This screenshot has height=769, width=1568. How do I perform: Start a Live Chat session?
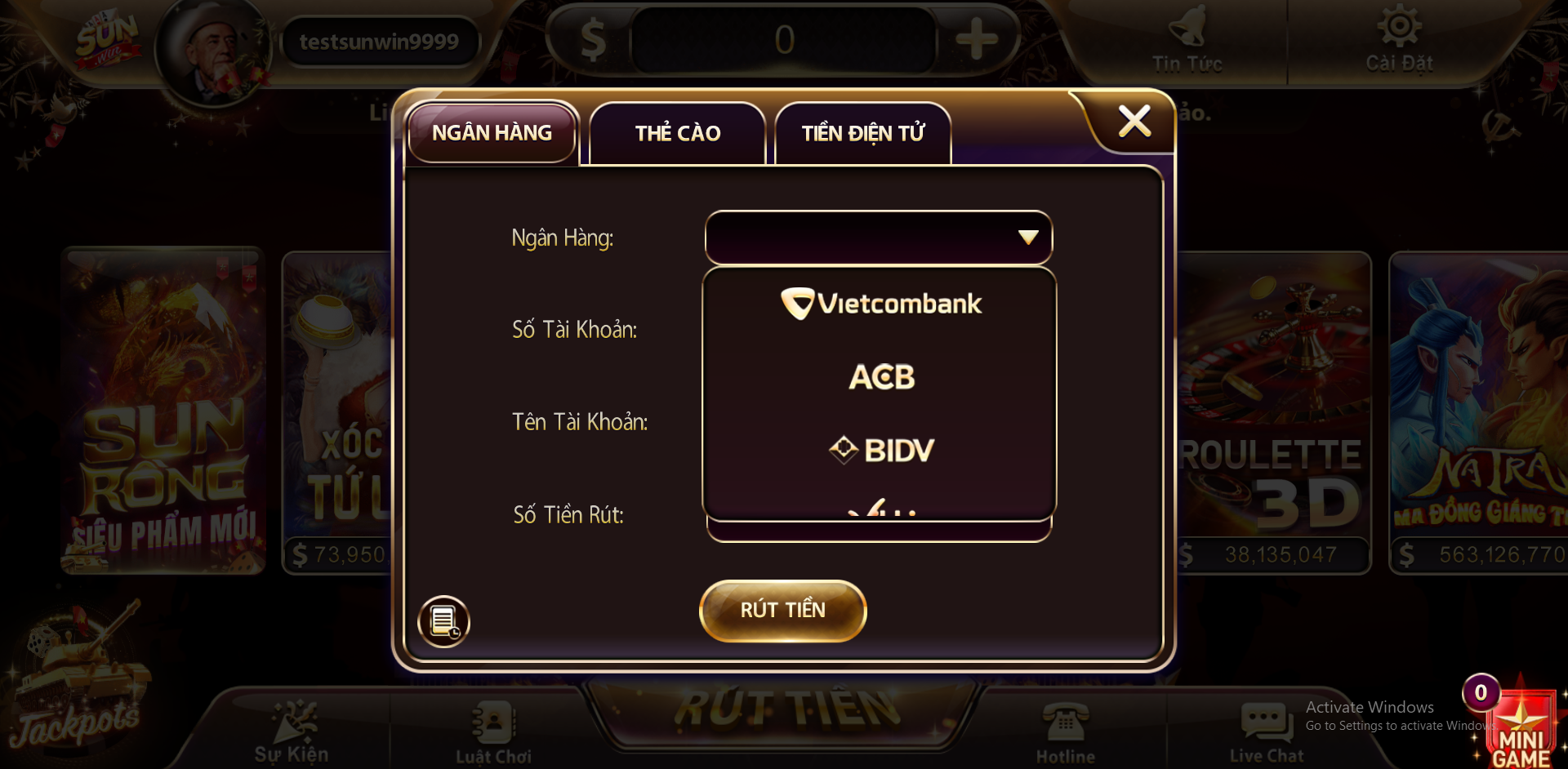(x=1267, y=732)
